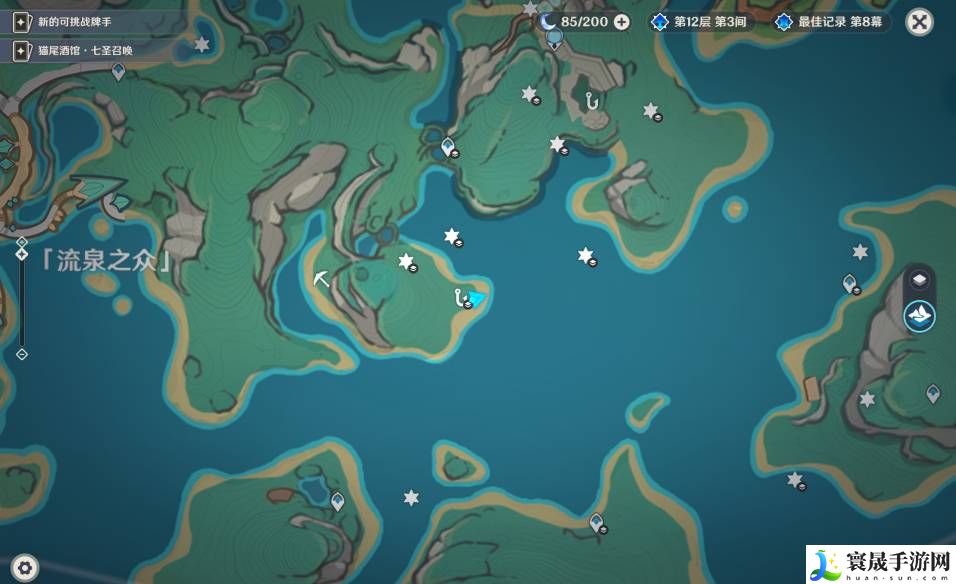Click the zoom-in button on map slider
Screen dimensions: 956x584
(21, 243)
